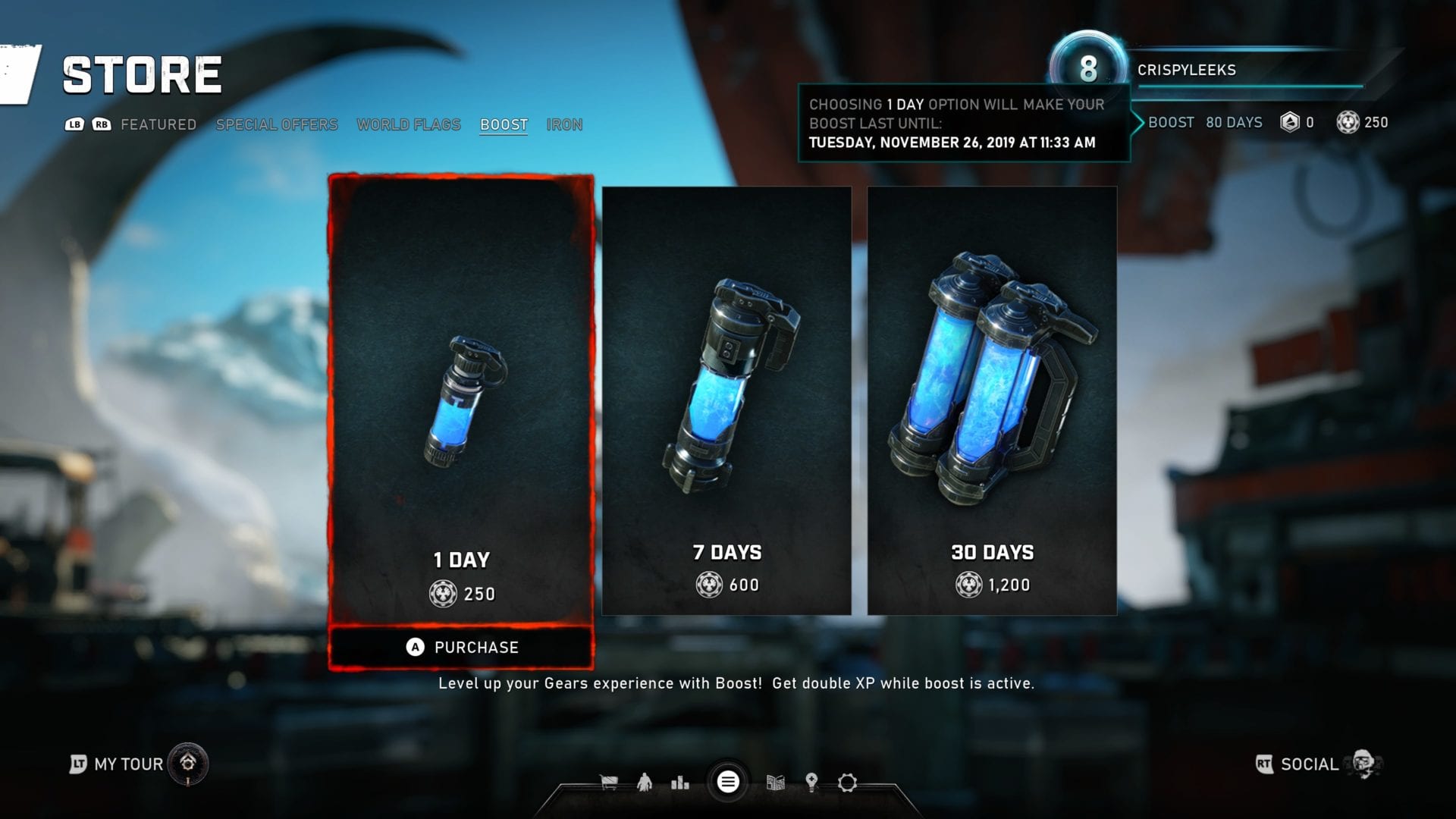Switch to the Iron tab

click(564, 124)
